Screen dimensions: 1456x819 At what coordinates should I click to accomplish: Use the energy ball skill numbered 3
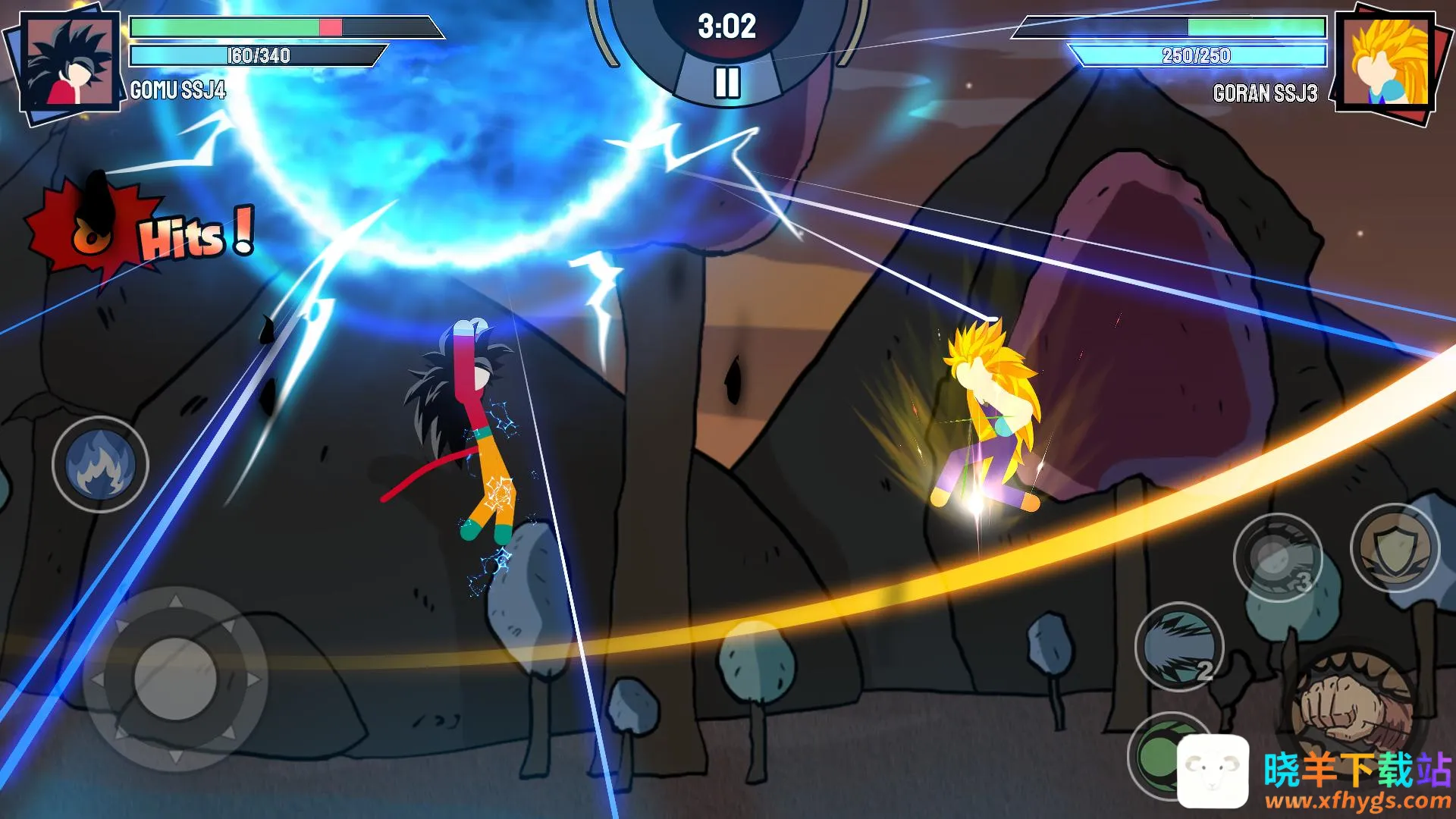click(1279, 559)
